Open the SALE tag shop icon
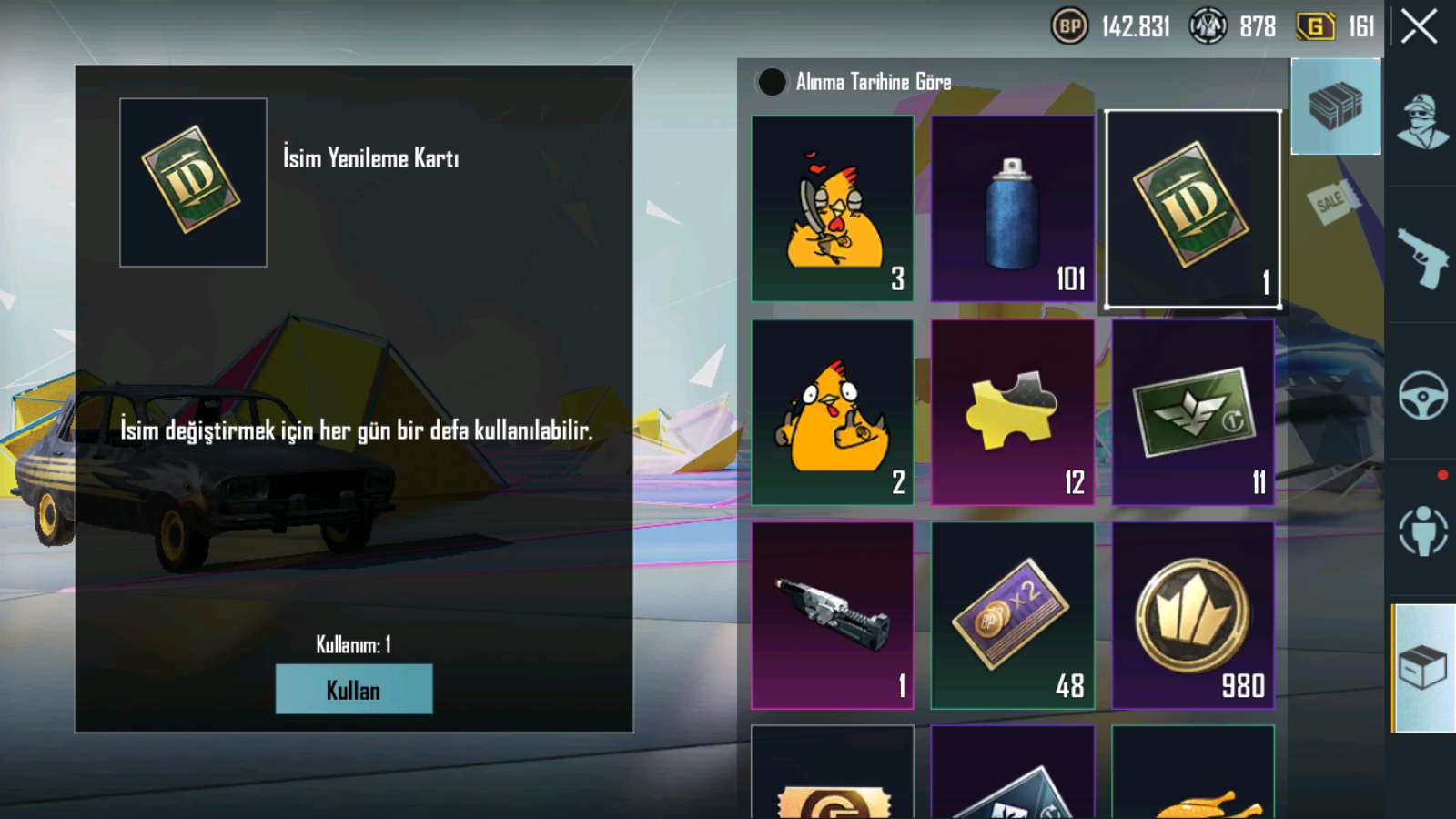The image size is (1456, 819). (x=1330, y=201)
